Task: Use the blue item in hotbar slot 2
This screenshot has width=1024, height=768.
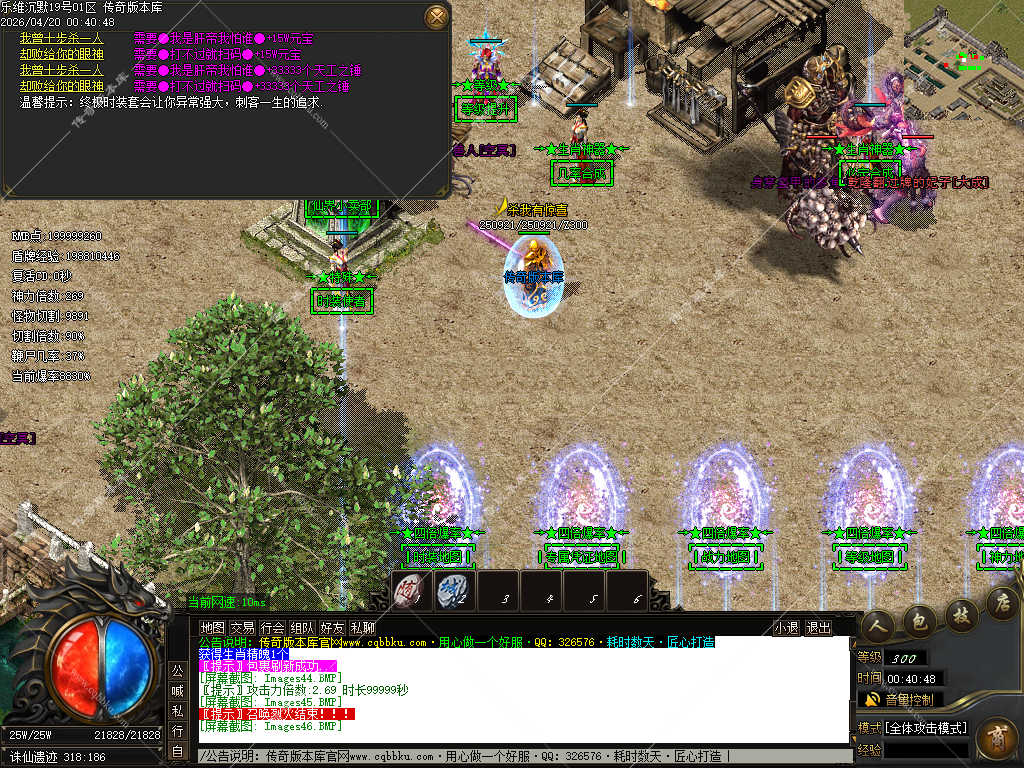Action: (452, 591)
